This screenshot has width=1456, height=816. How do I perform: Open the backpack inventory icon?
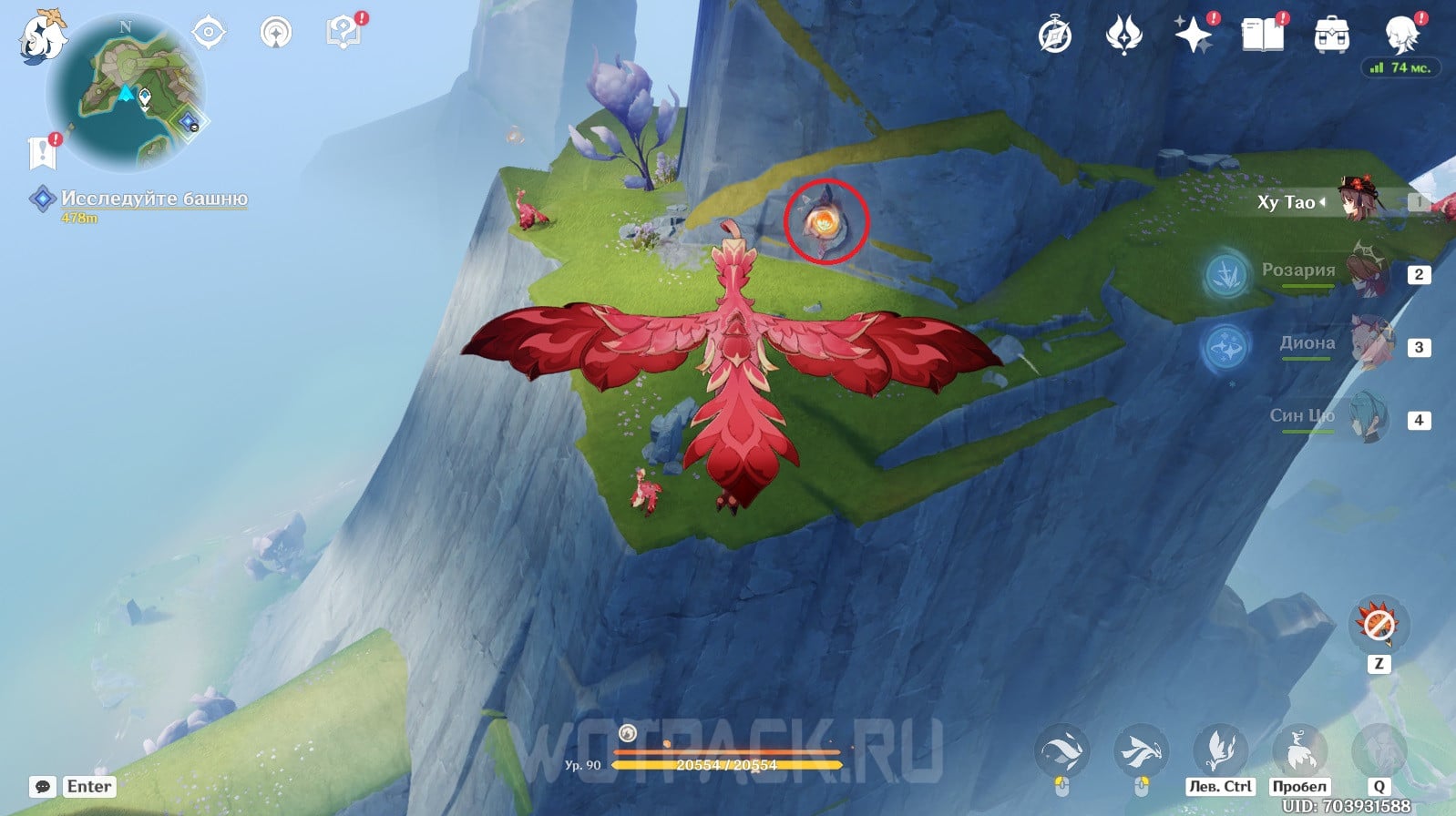1332,36
